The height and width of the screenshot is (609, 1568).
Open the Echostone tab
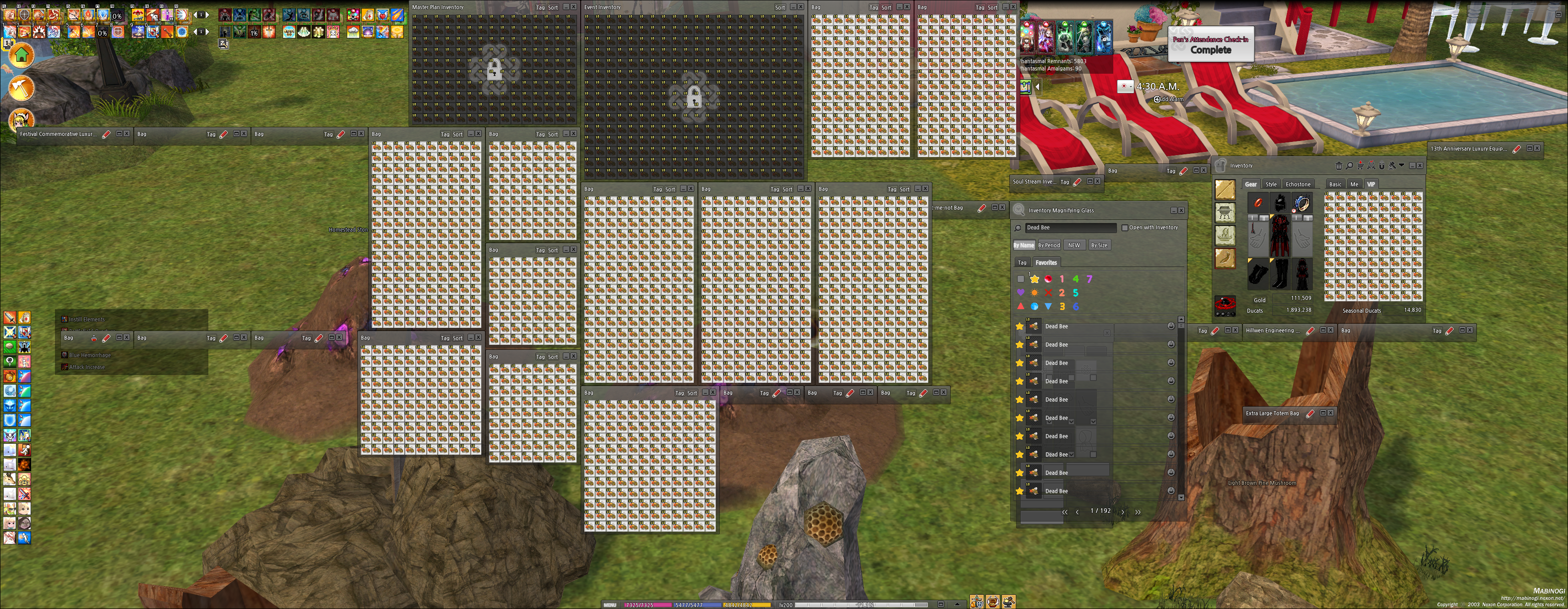coord(1298,185)
